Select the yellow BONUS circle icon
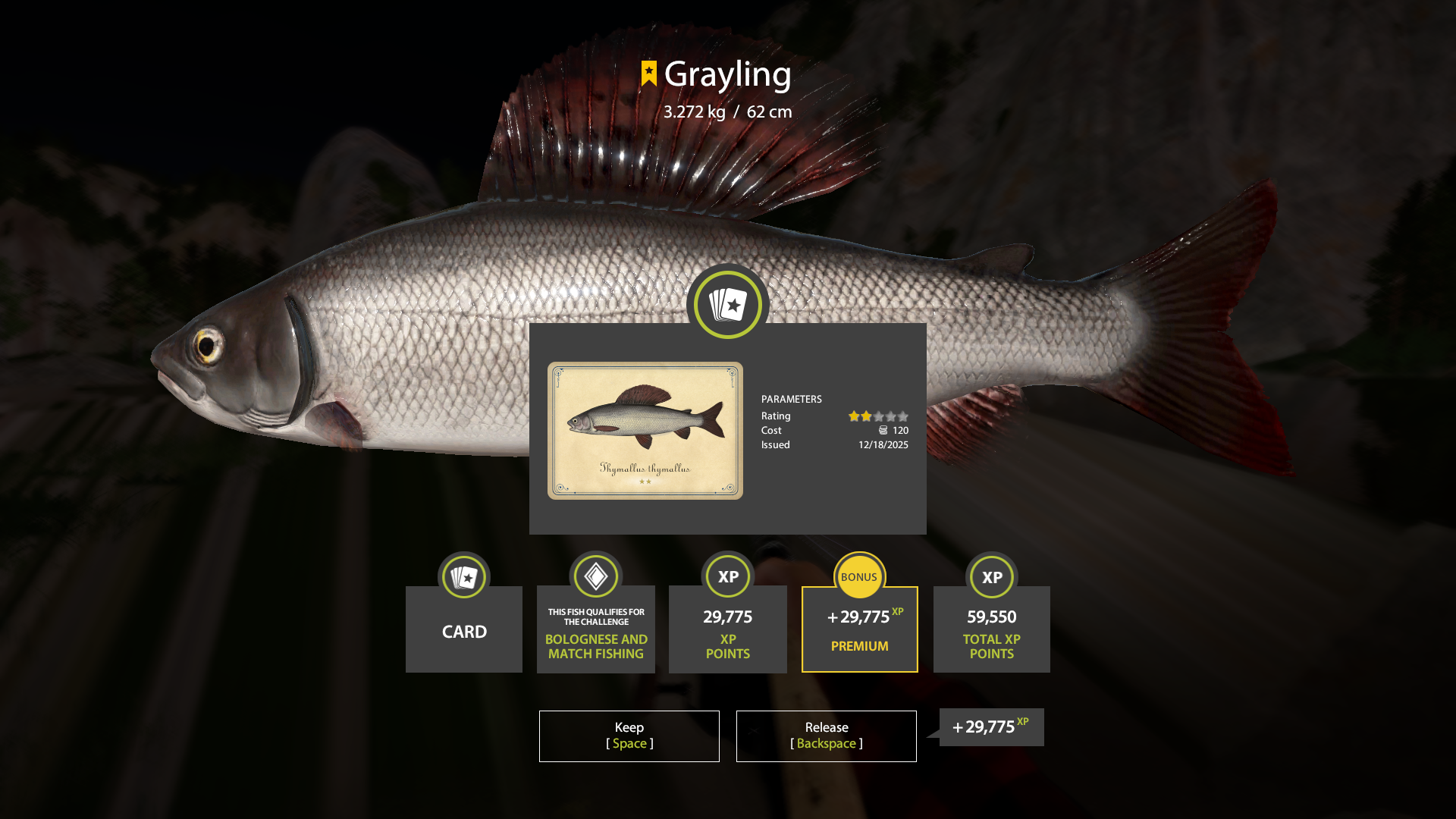This screenshot has width=1456, height=819. coord(859,576)
